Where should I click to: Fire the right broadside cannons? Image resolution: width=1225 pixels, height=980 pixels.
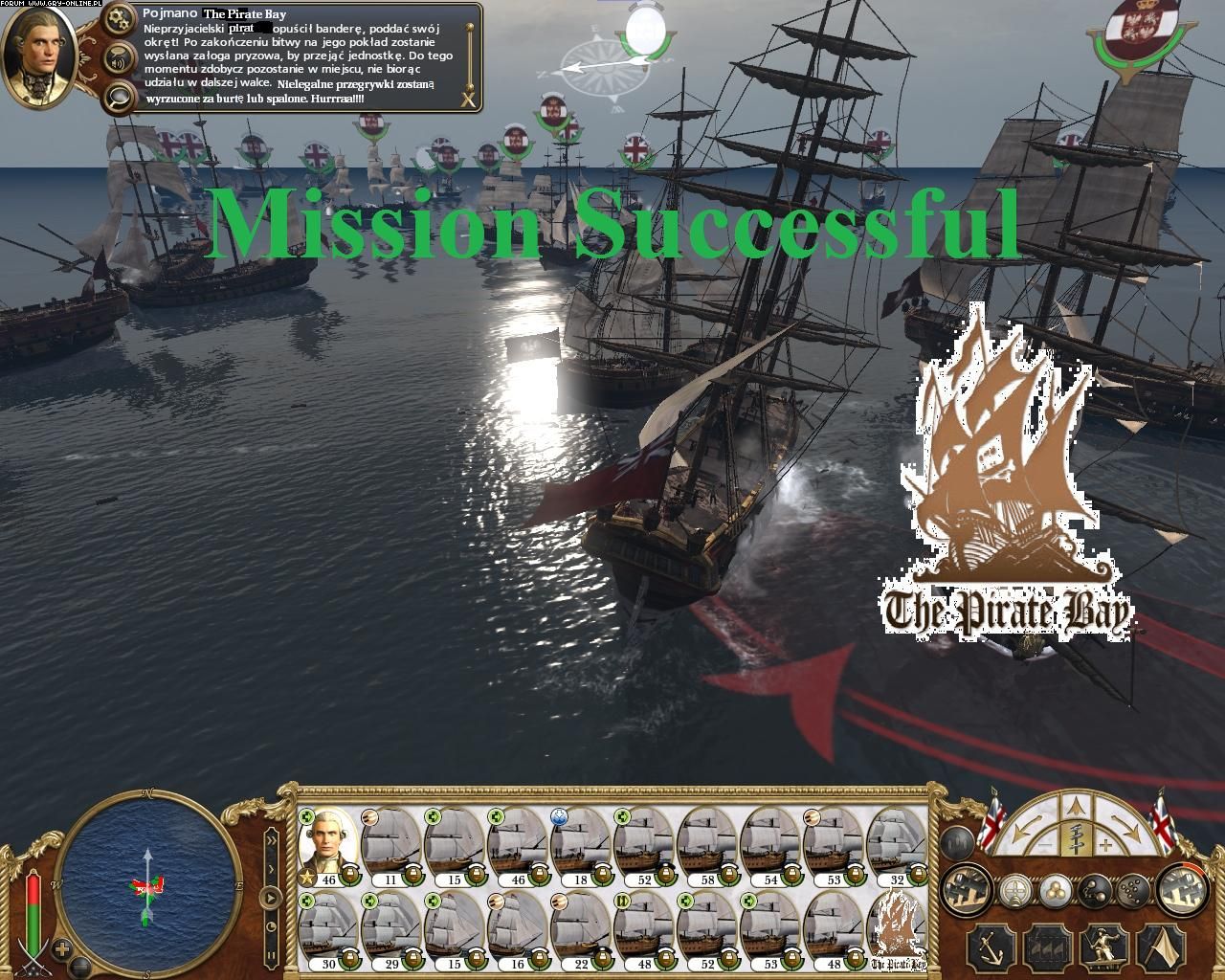[1182, 891]
